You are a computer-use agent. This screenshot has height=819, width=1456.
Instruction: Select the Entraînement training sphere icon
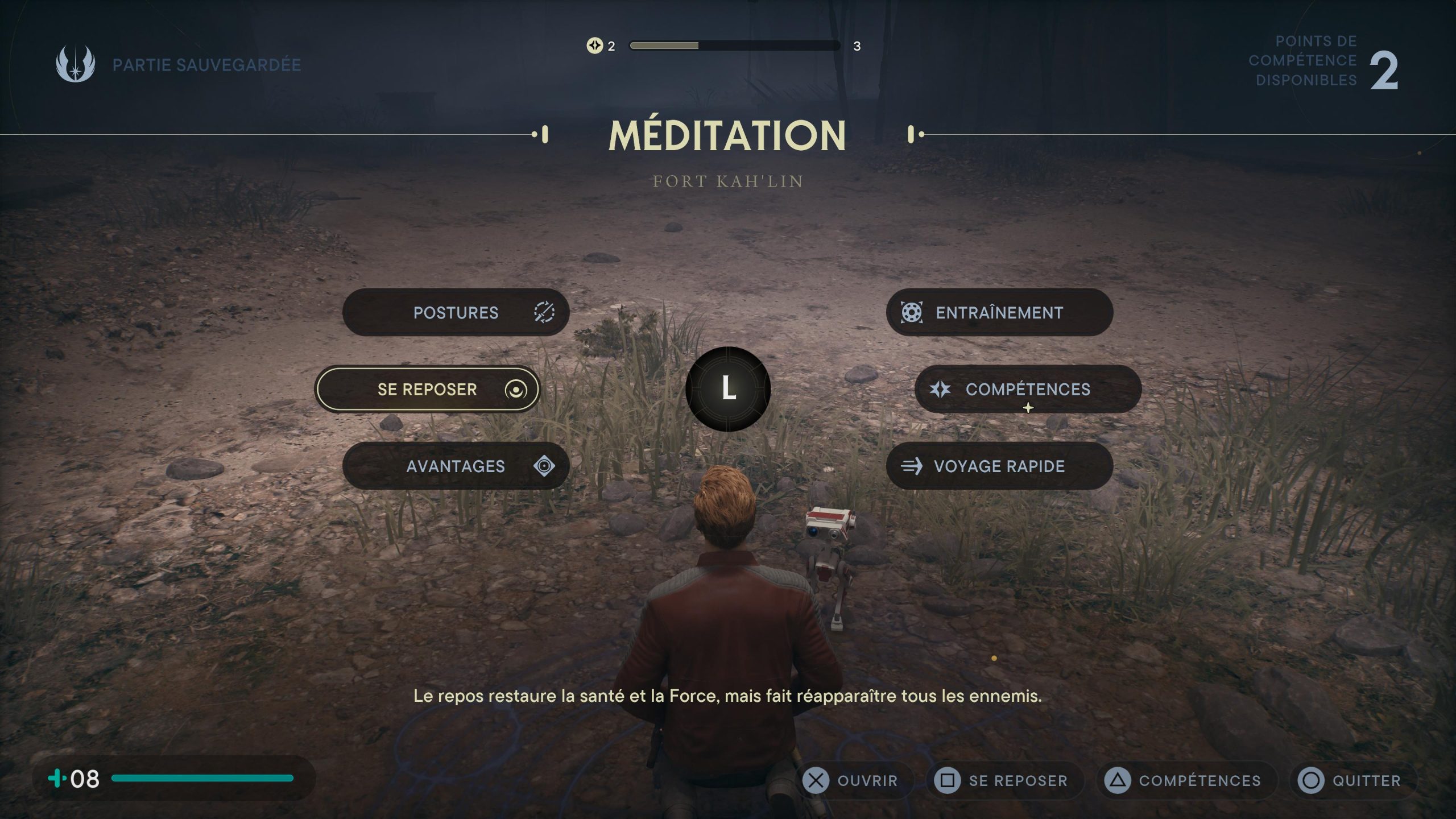pyautogui.click(x=911, y=312)
